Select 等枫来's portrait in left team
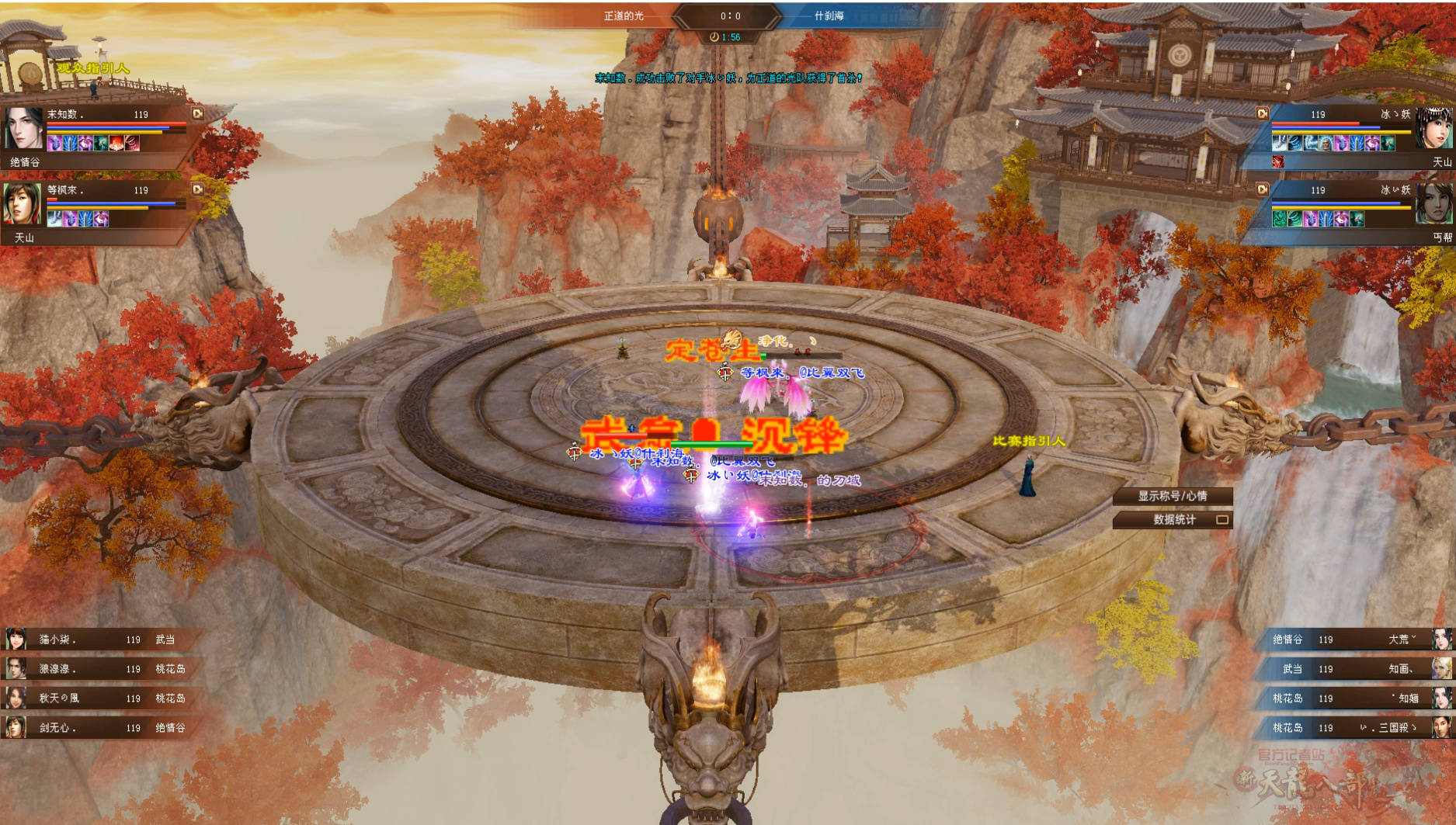The height and width of the screenshot is (825, 1456). [23, 204]
